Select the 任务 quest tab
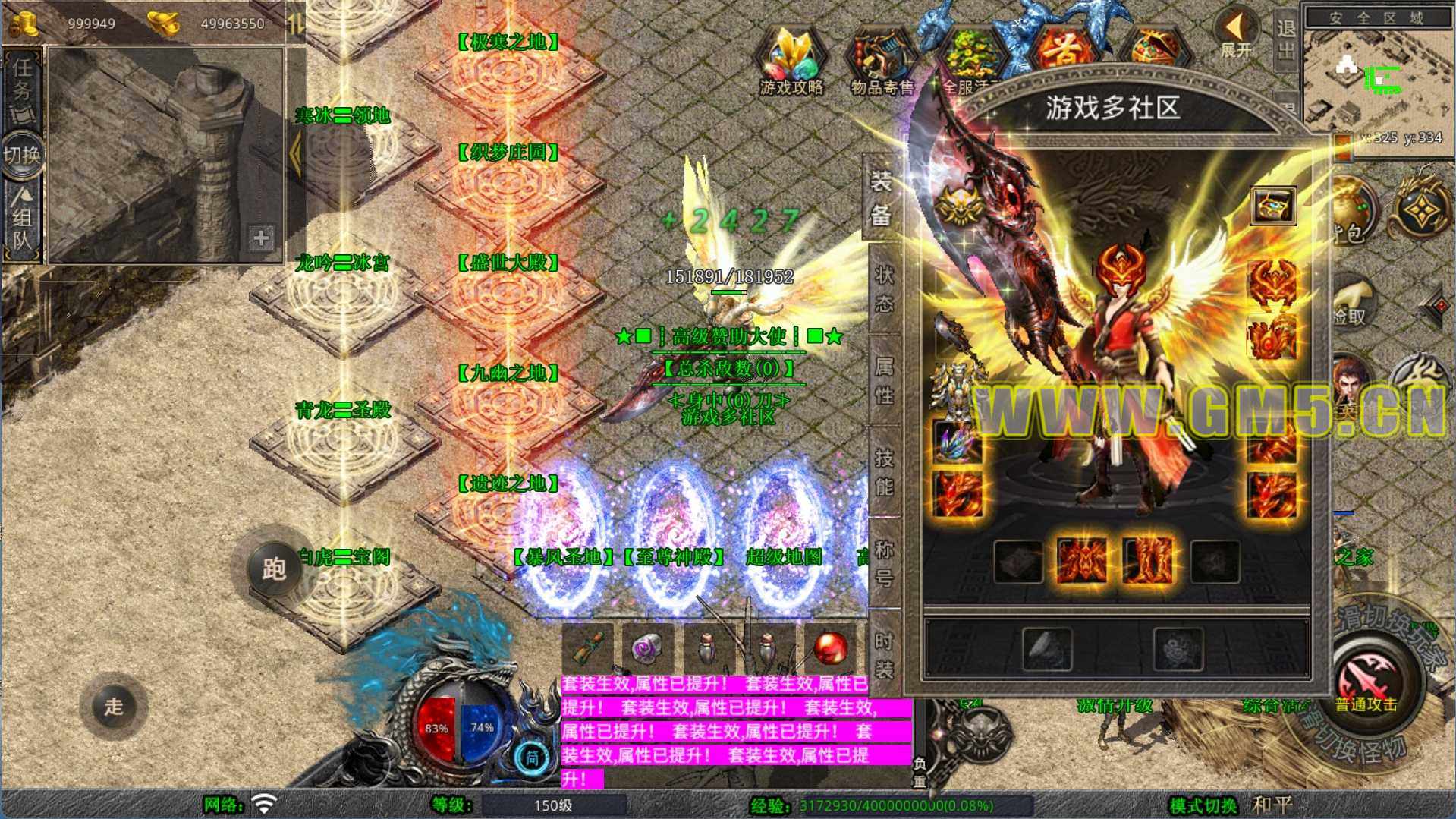1456x819 pixels. pos(22,87)
